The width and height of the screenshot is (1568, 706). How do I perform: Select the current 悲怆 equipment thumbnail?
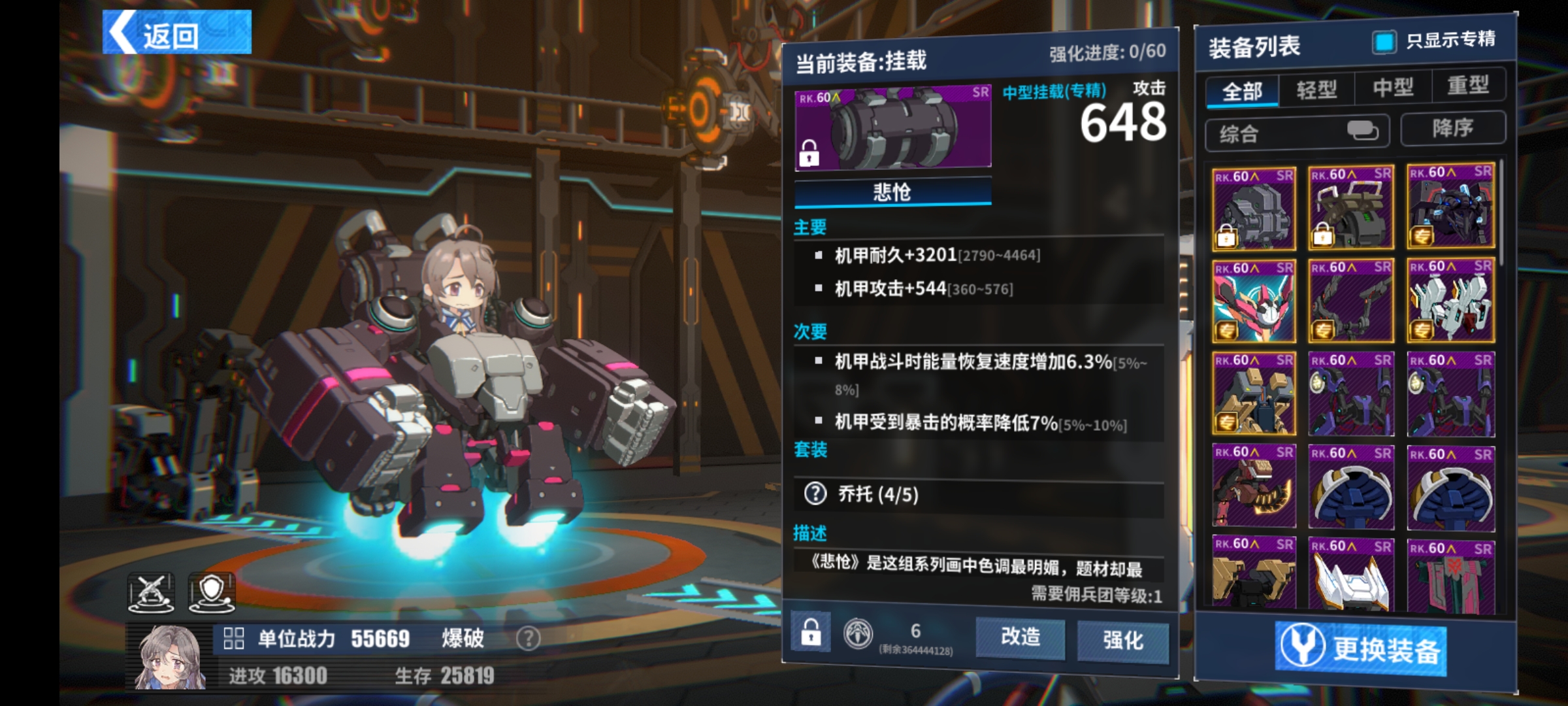892,128
